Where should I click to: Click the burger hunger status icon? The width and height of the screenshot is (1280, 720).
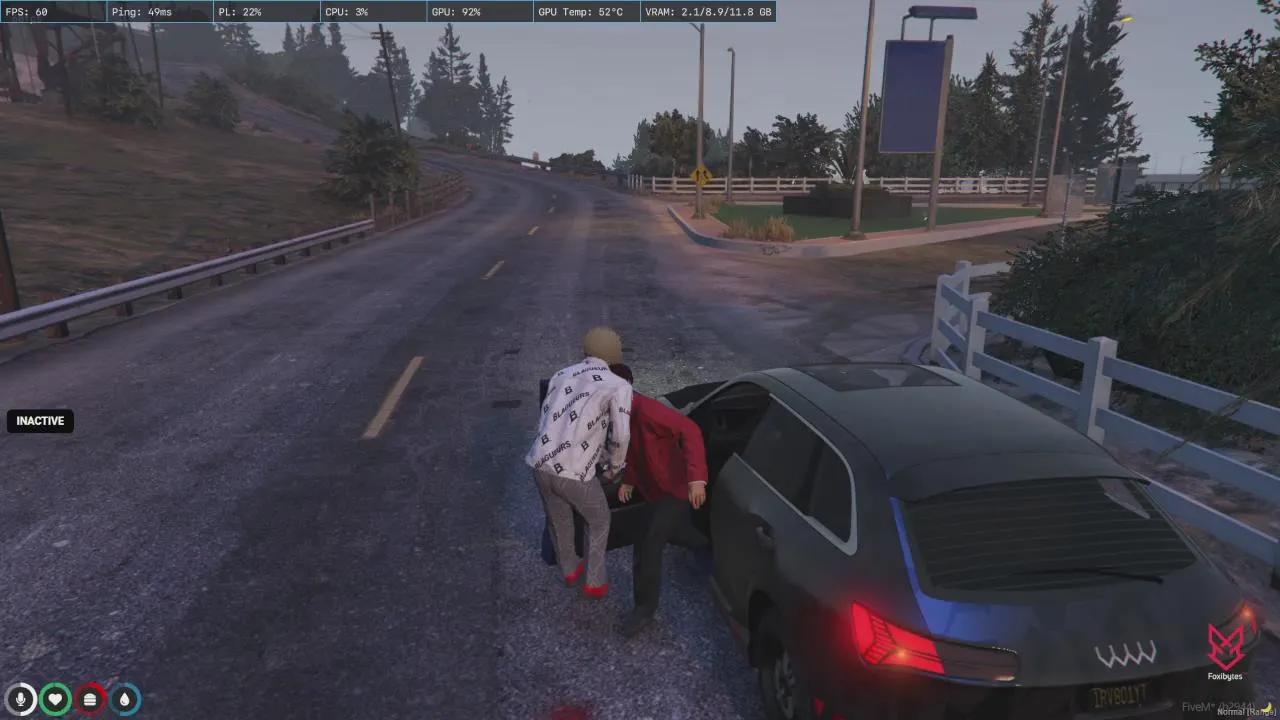pos(89,698)
